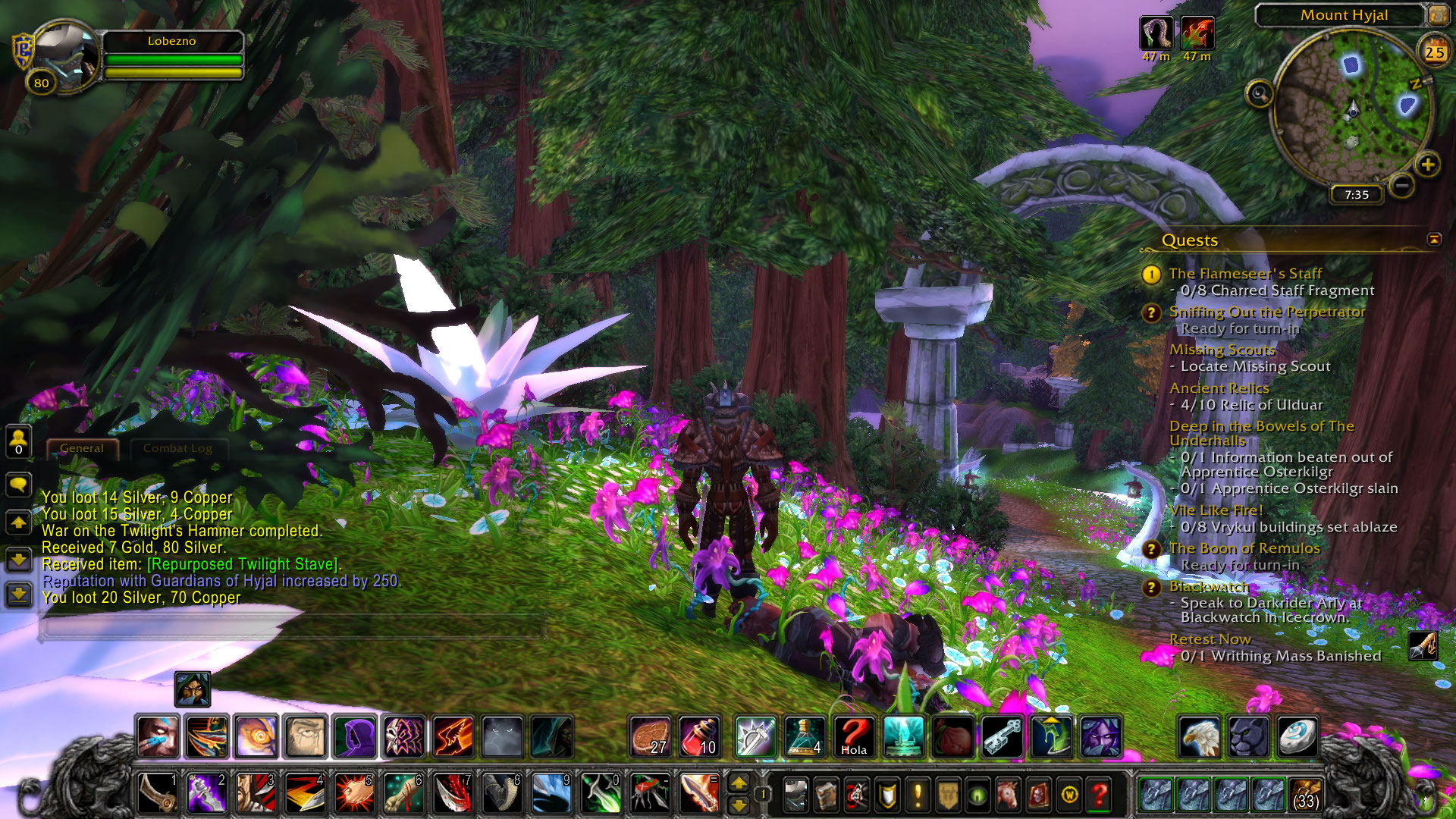Image resolution: width=1456 pixels, height=819 pixels.
Task: Zoom out the minimap with the minus button
Action: click(1402, 185)
